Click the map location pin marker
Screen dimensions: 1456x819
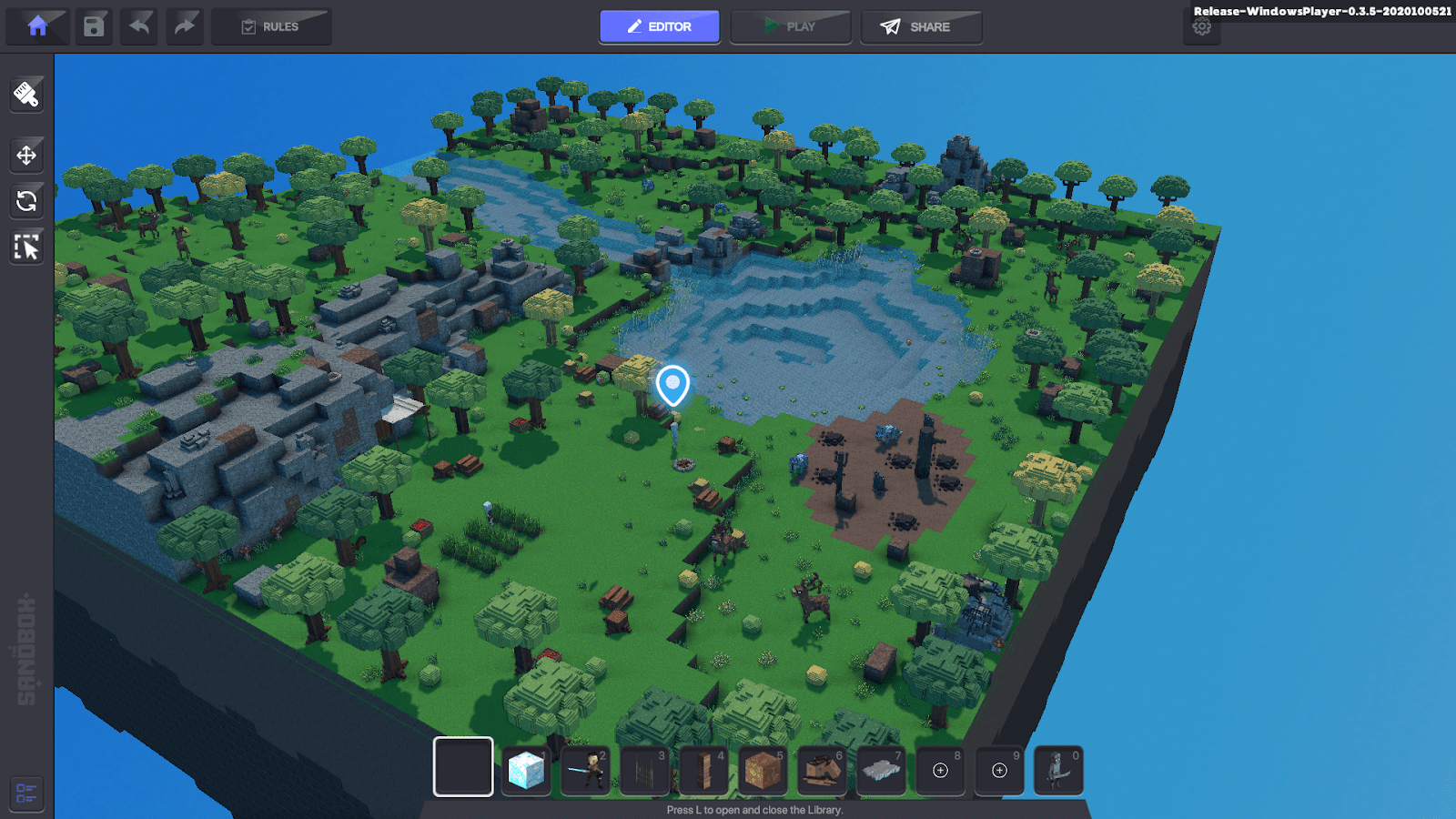[x=673, y=384]
